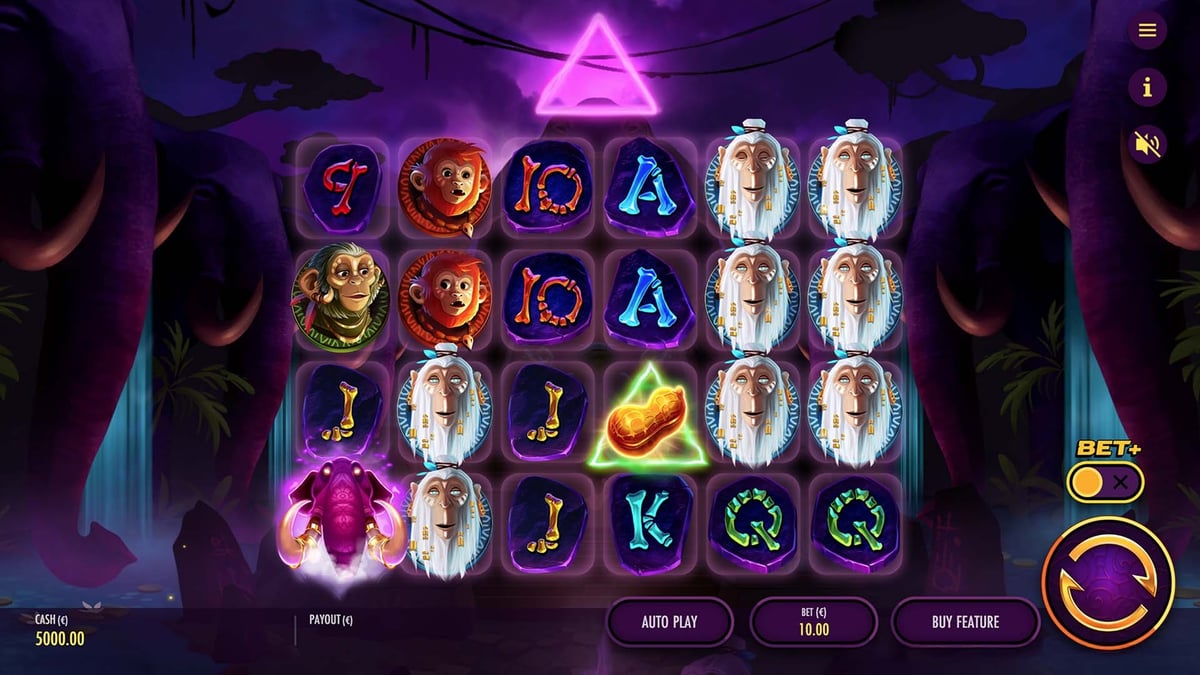The image size is (1200, 675).
Task: Toggle the muted sound icon
Action: (x=1147, y=145)
